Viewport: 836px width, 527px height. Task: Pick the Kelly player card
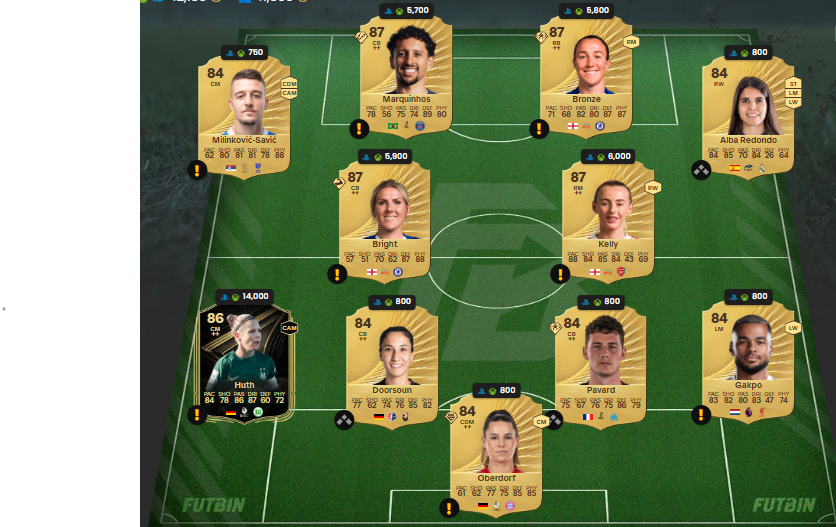[x=607, y=215]
